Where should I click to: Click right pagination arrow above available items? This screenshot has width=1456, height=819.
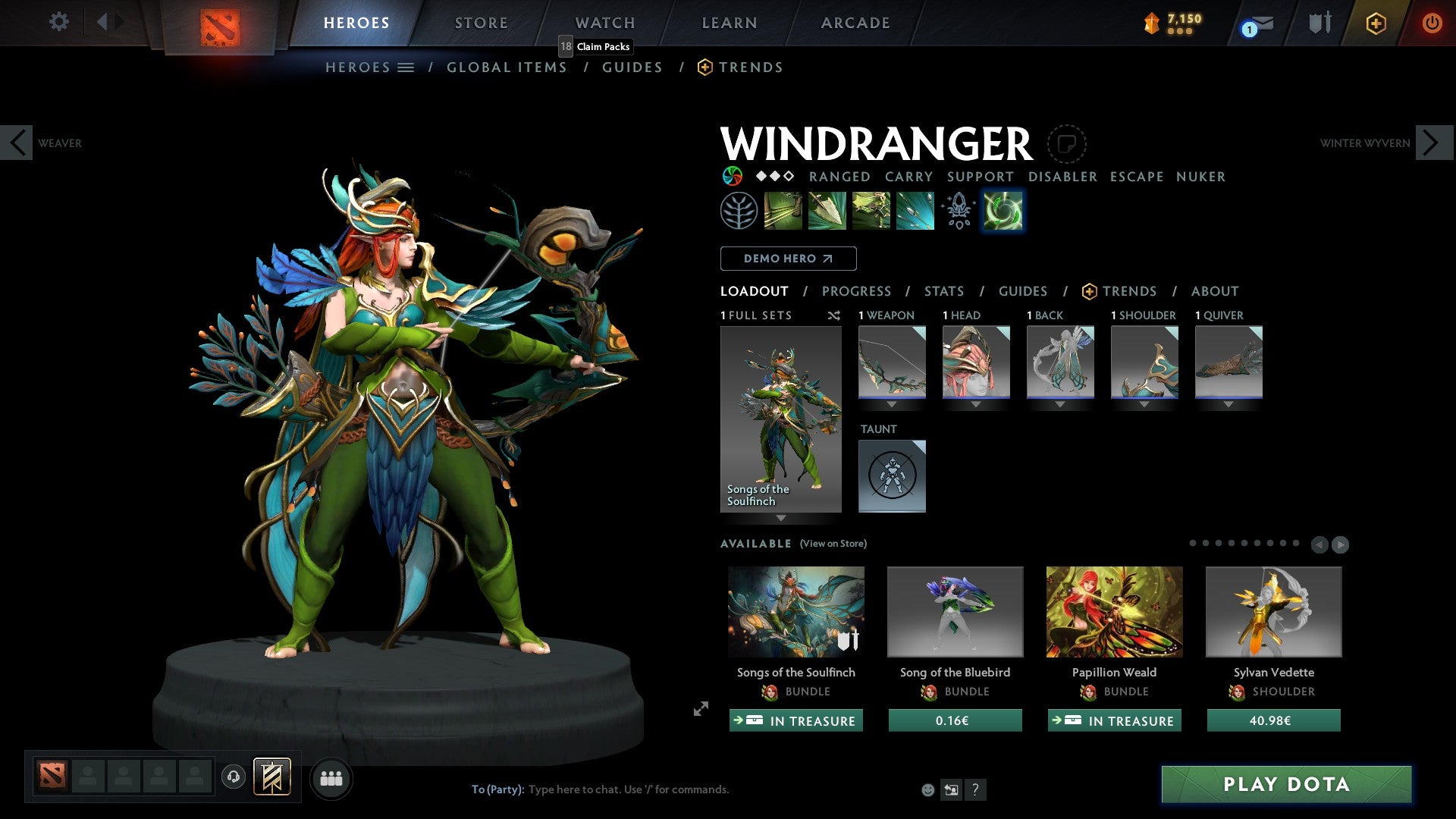point(1341,544)
